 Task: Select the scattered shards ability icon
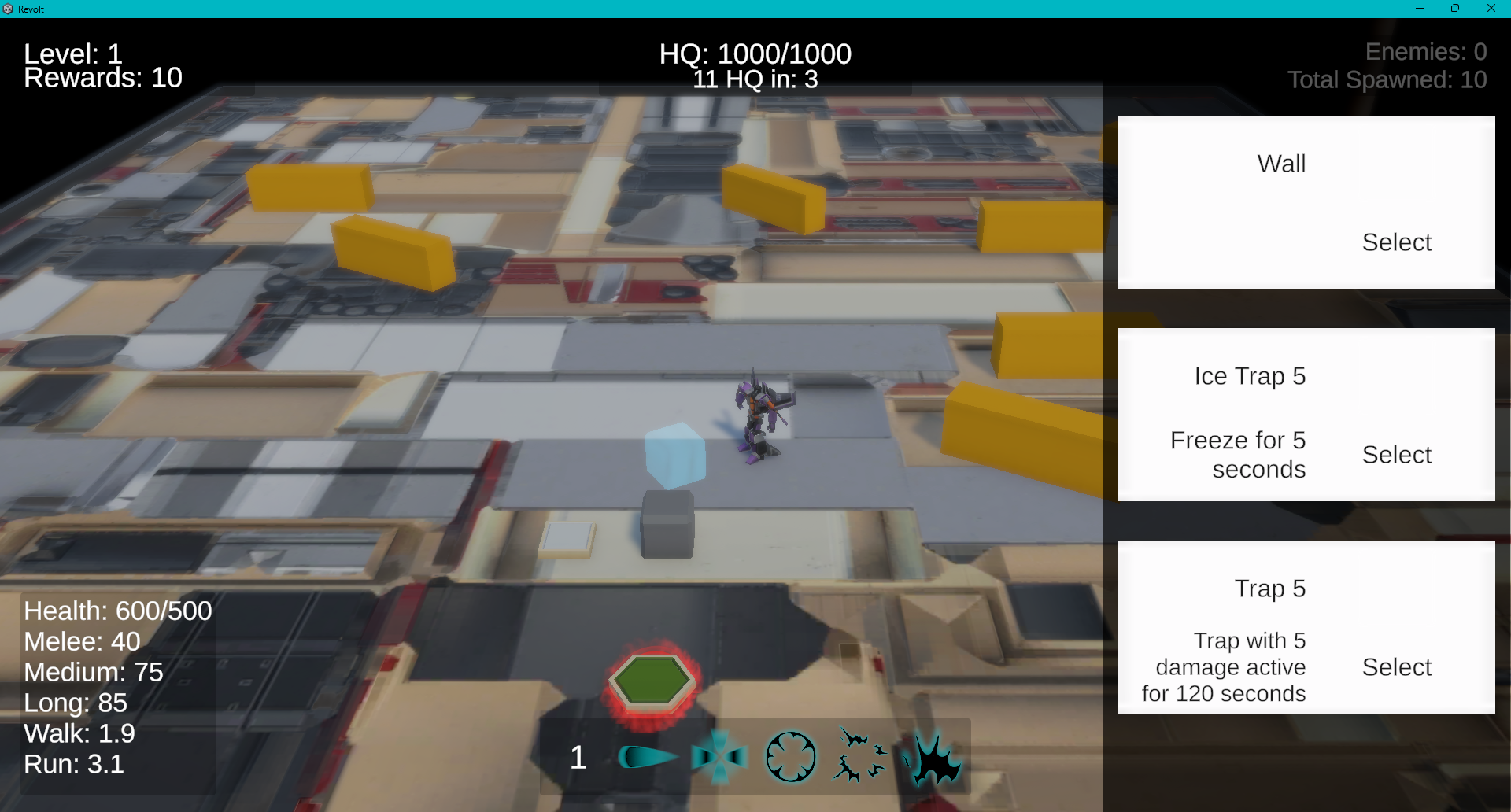tap(859, 755)
